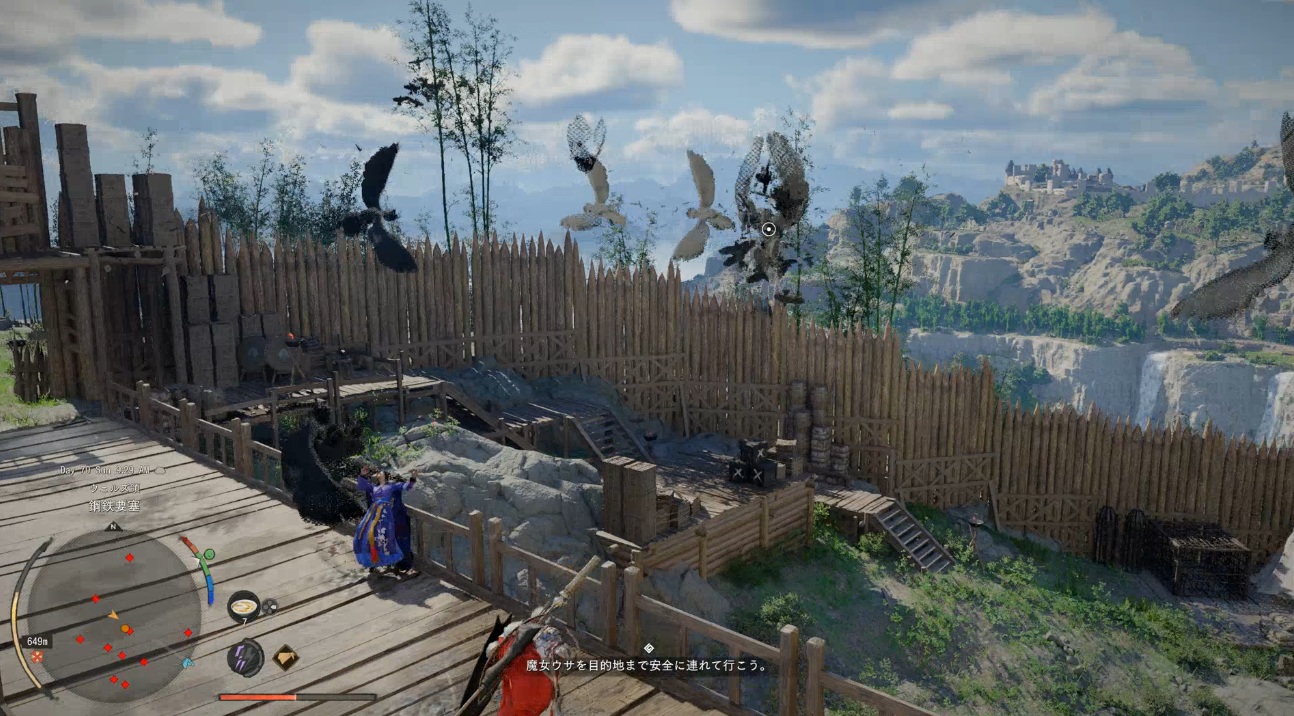Image resolution: width=1294 pixels, height=716 pixels.
Task: Click the blue marker on the minimap edge
Action: (188, 662)
